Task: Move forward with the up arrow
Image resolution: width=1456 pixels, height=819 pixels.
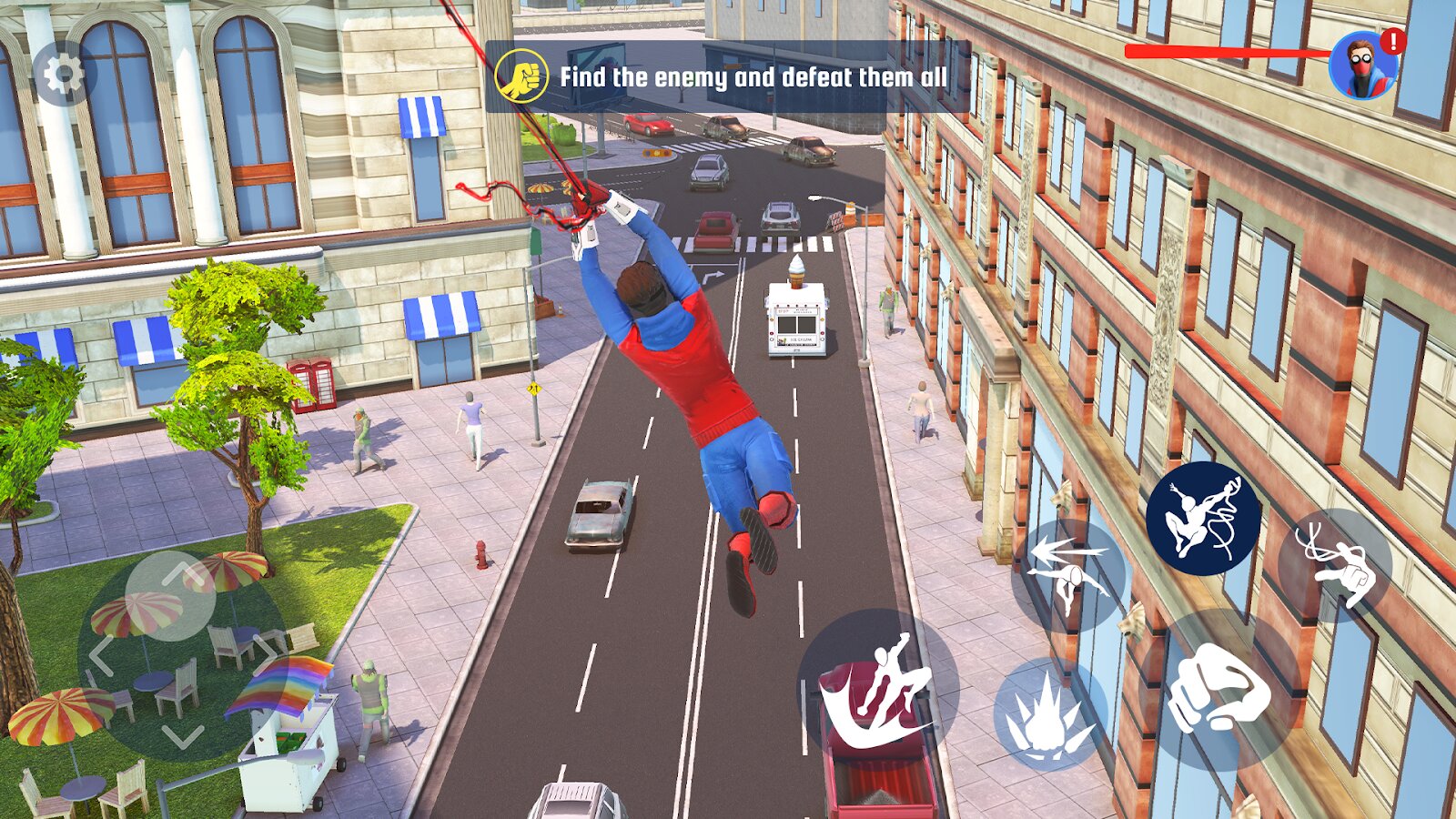Action: coord(183,573)
